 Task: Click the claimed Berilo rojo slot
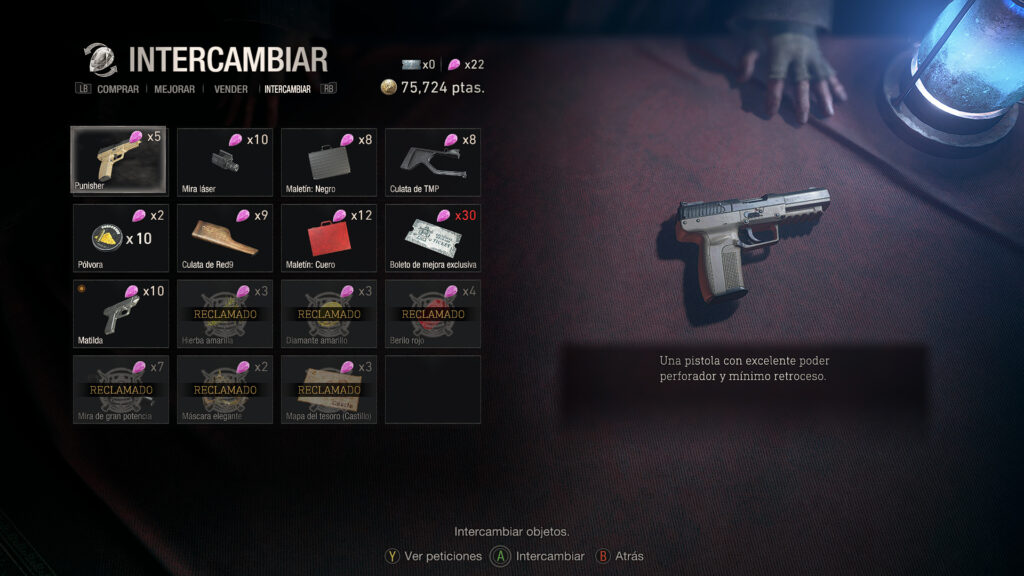[432, 313]
